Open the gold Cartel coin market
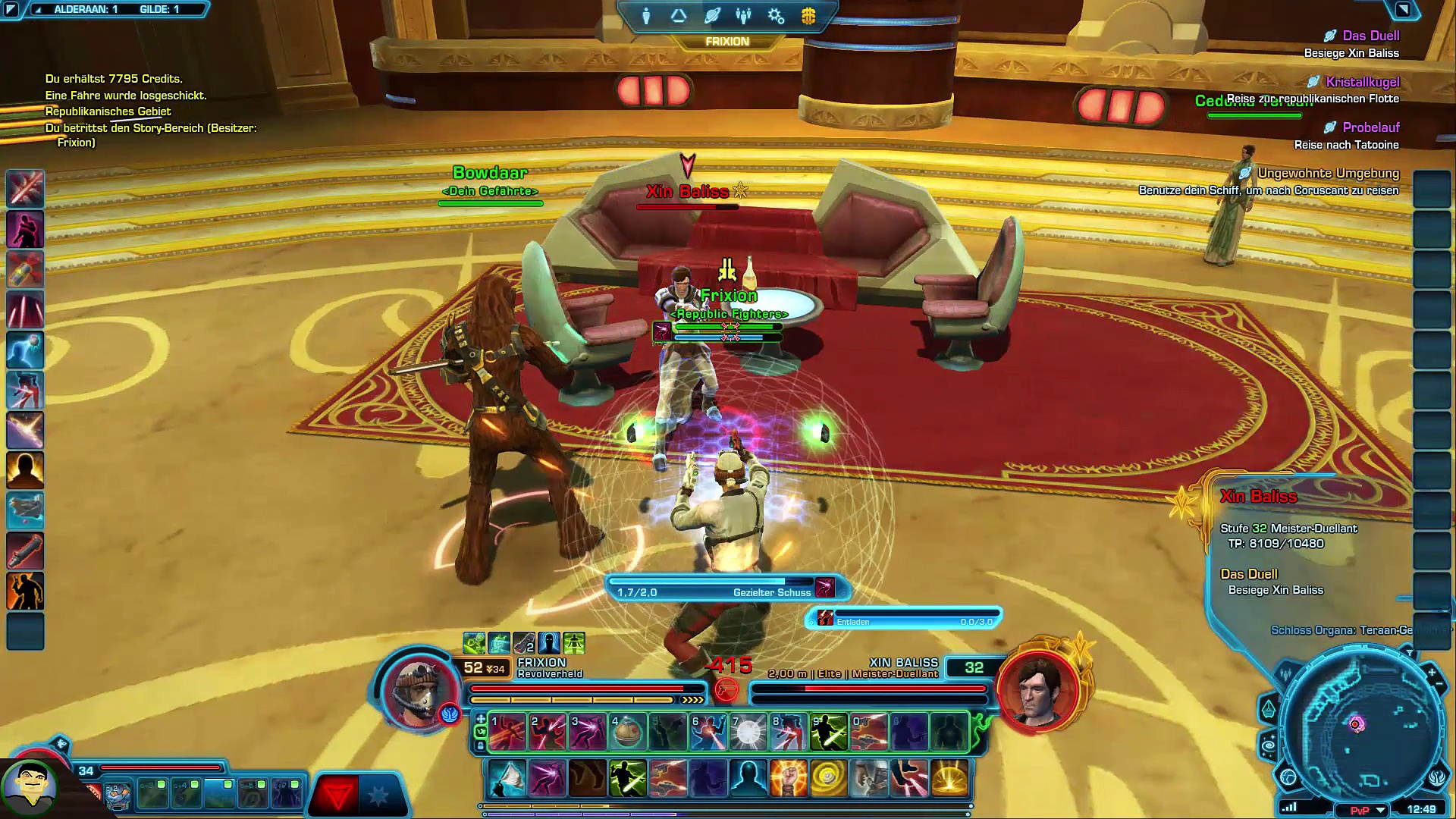The image size is (1456, 819). 808,16
